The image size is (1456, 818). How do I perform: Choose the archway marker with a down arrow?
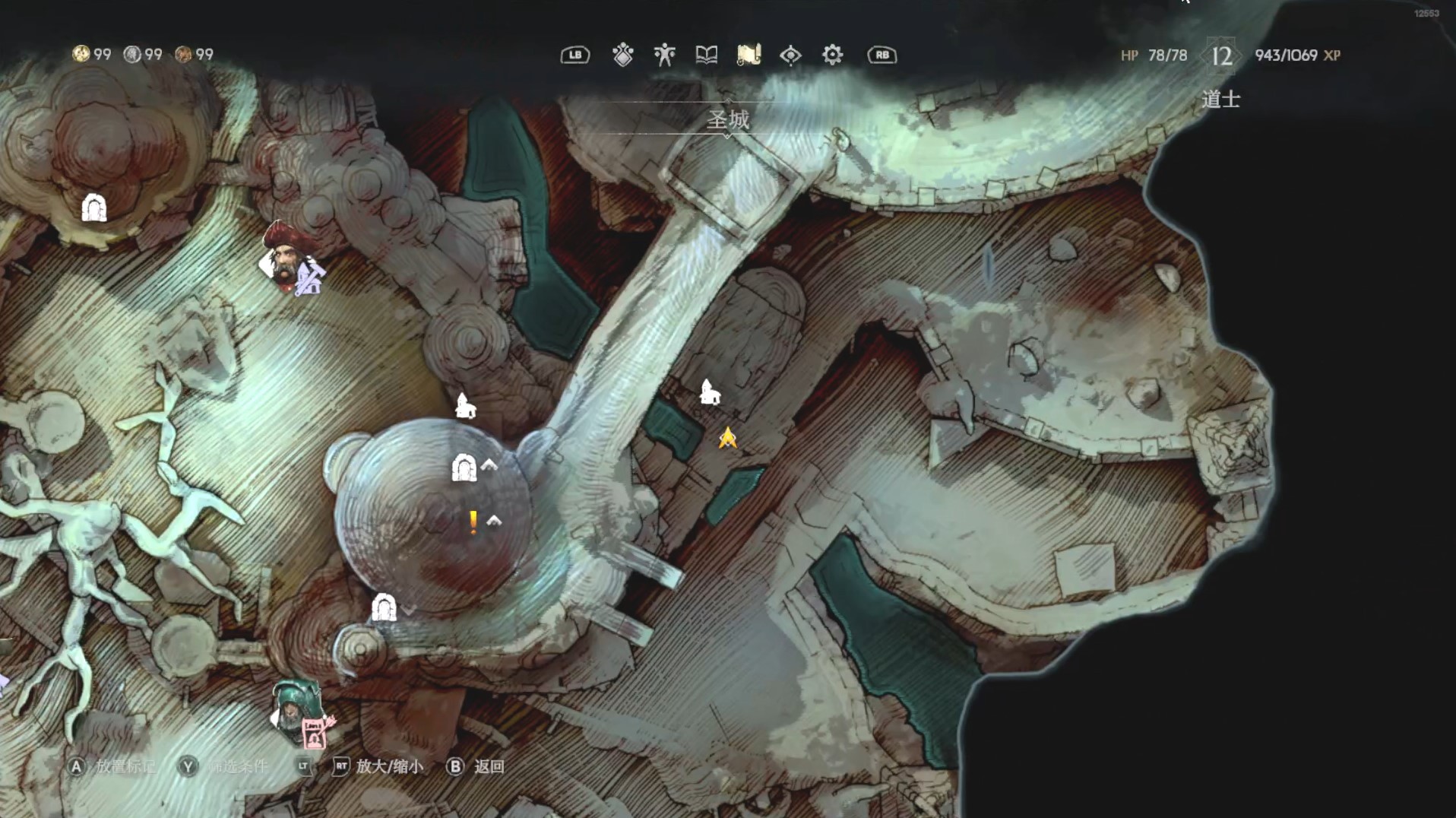click(384, 607)
